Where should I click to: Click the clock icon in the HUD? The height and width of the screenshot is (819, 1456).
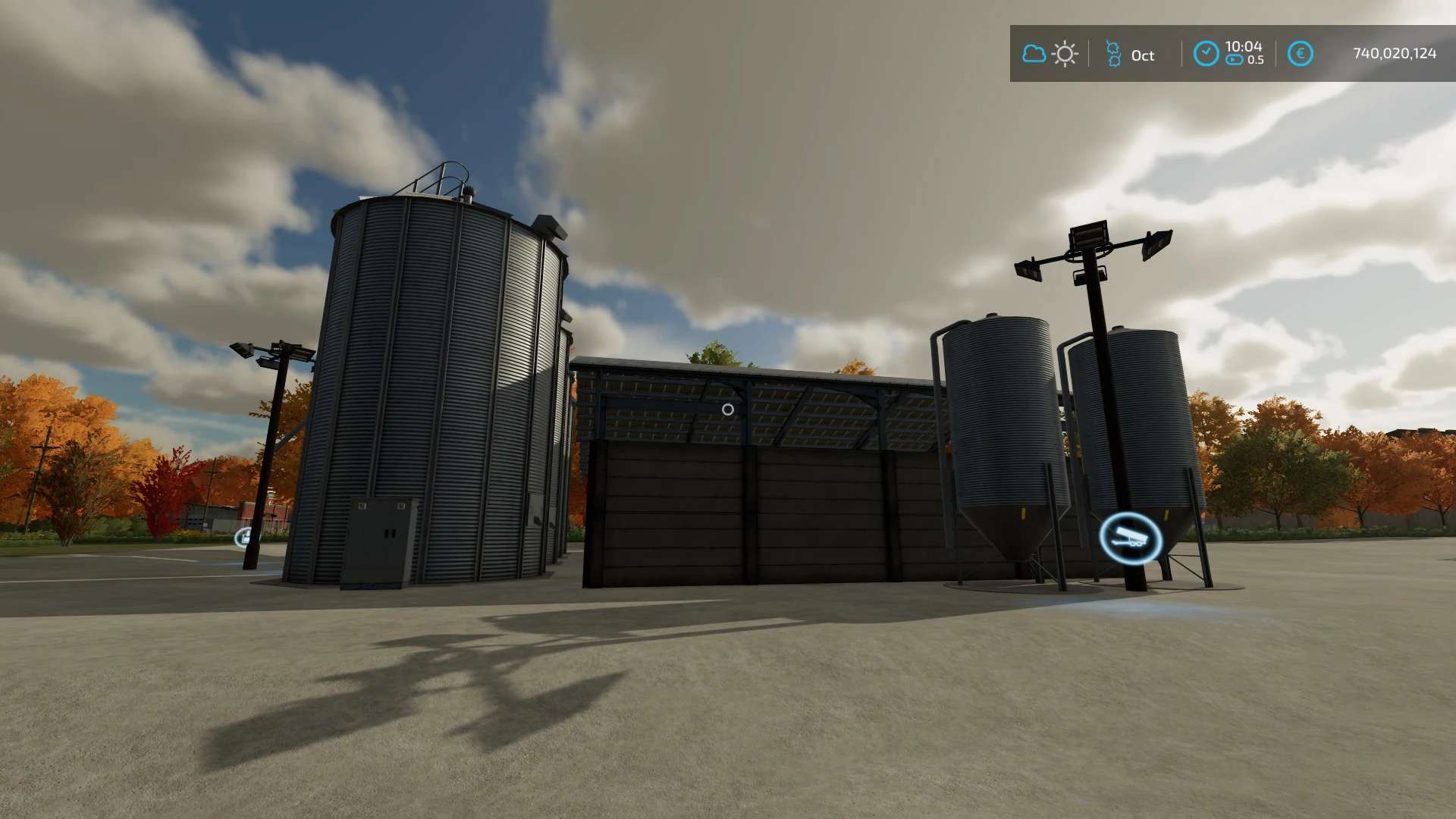pos(1206,54)
